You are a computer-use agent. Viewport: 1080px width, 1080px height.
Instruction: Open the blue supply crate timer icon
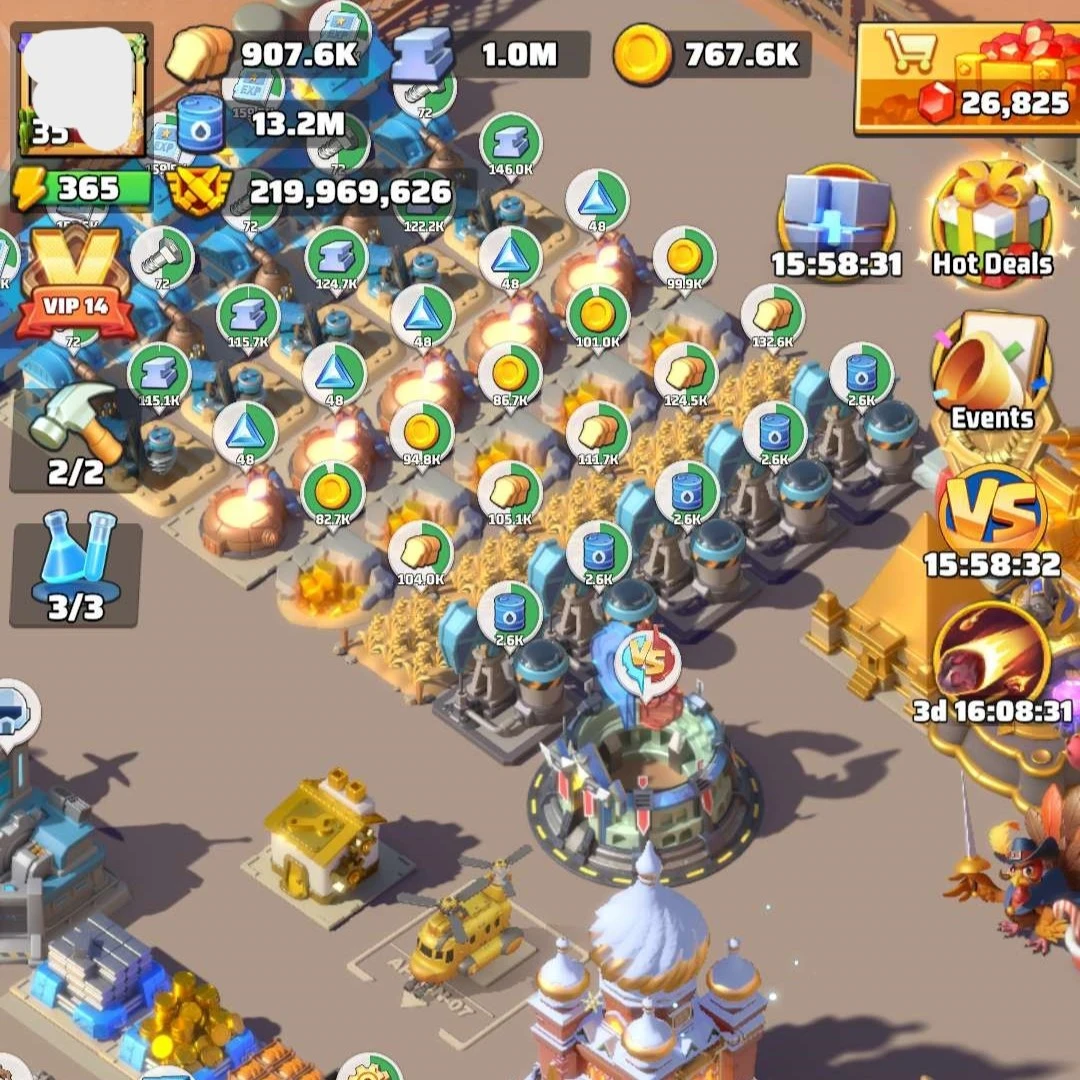pos(836,222)
